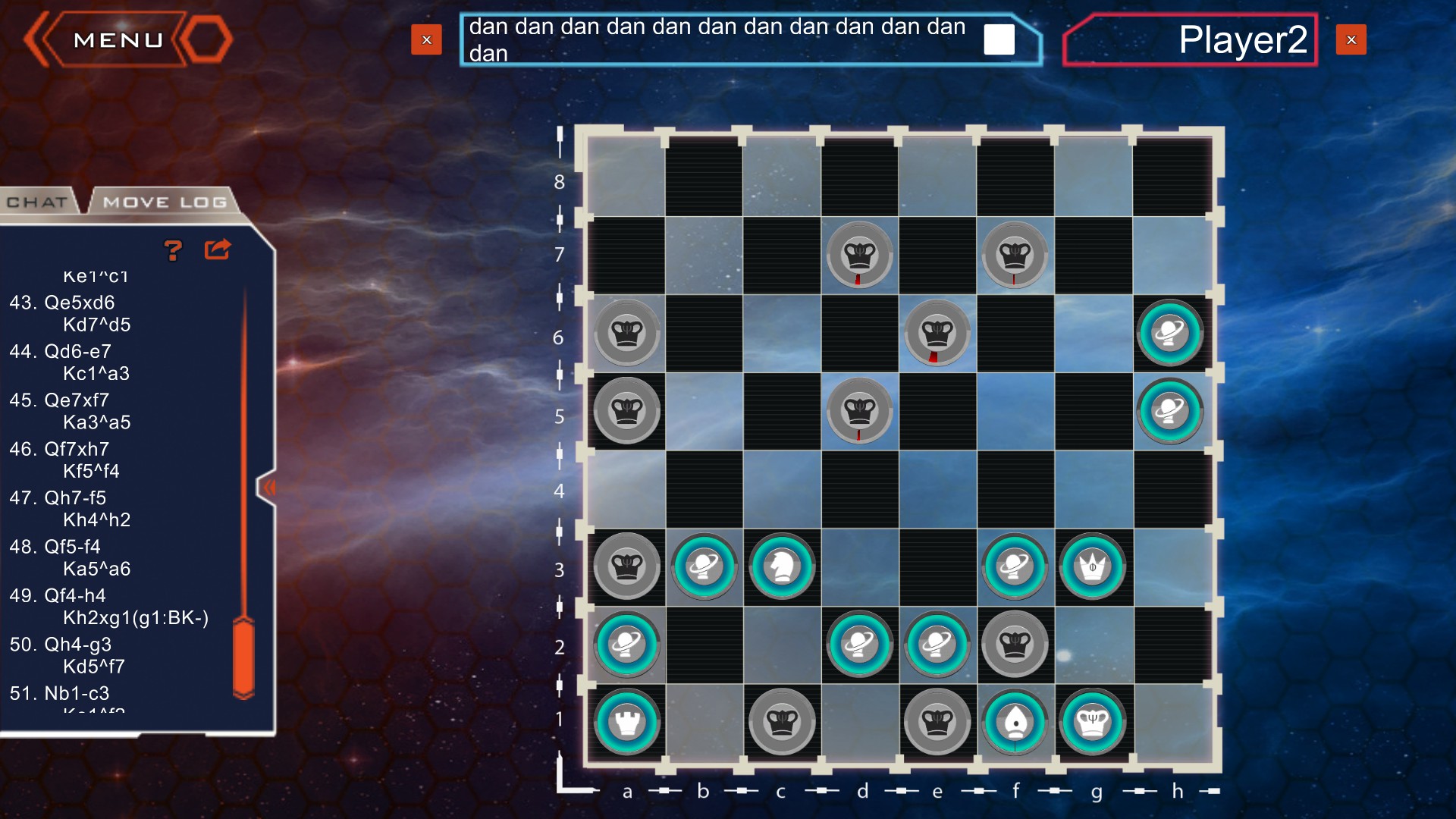Export the move log with the share icon
1456x819 pixels.
217,248
